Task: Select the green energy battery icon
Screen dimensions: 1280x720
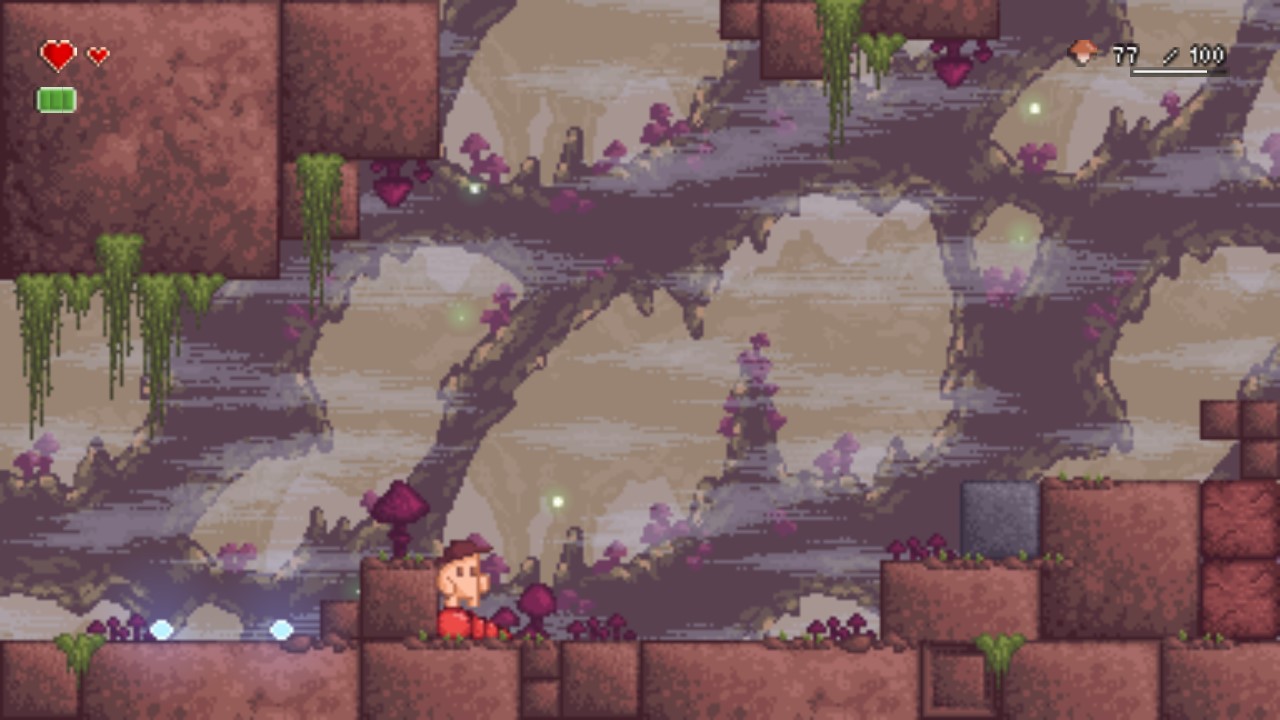Action: [x=55, y=99]
